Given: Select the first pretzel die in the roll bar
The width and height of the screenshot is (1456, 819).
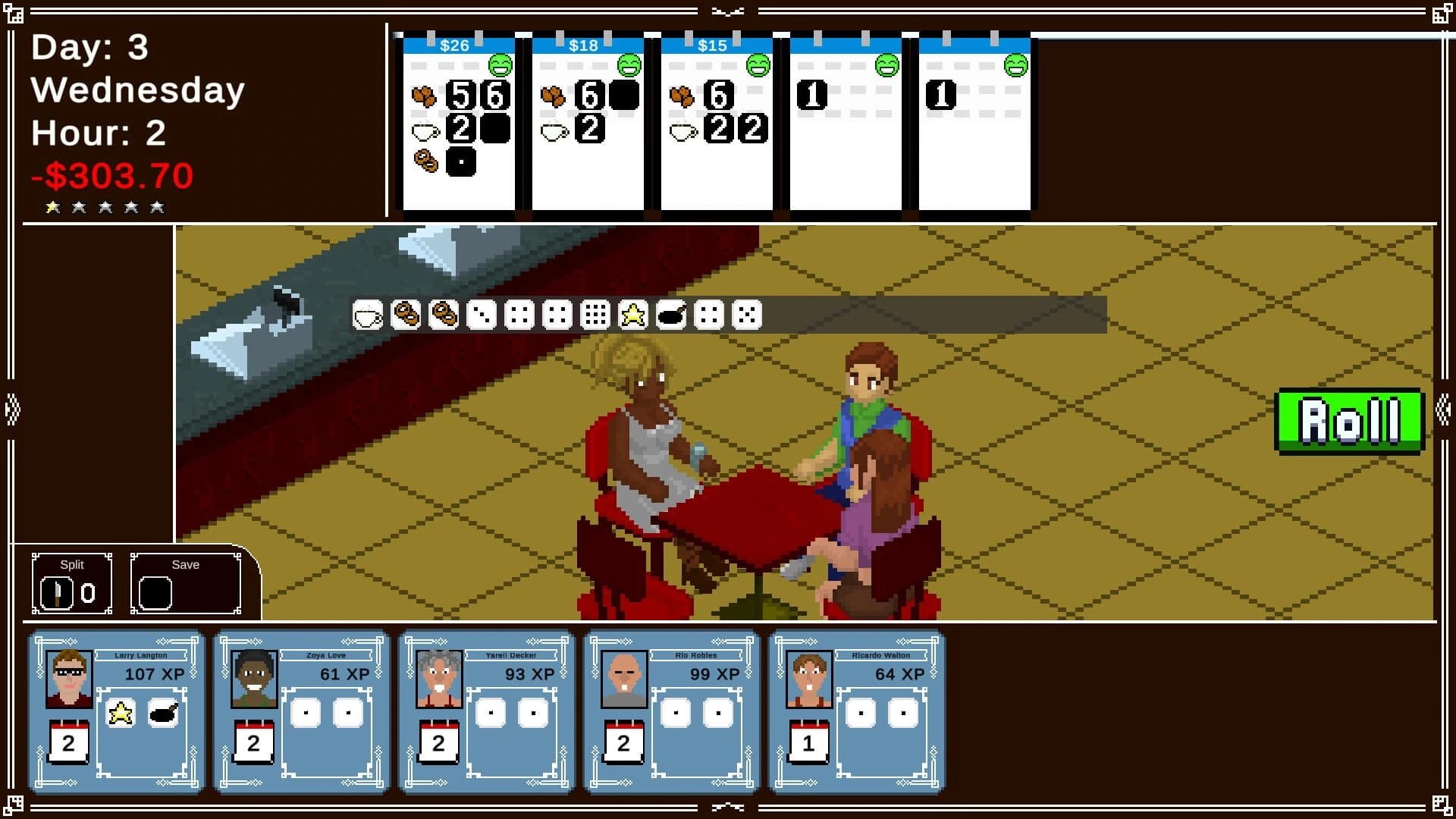Looking at the screenshot, I should [407, 313].
